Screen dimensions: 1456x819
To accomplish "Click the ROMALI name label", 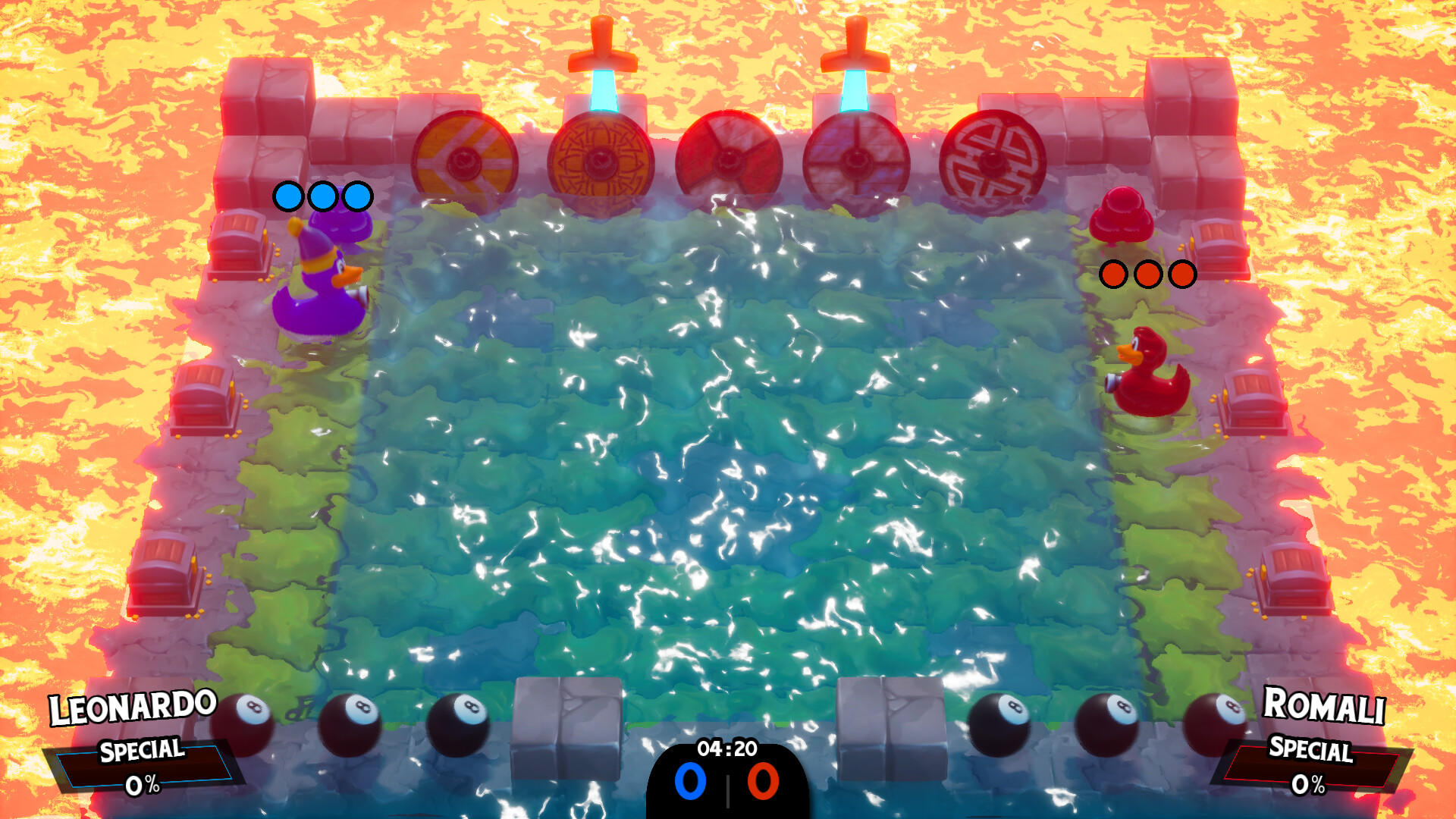I will [x=1323, y=707].
